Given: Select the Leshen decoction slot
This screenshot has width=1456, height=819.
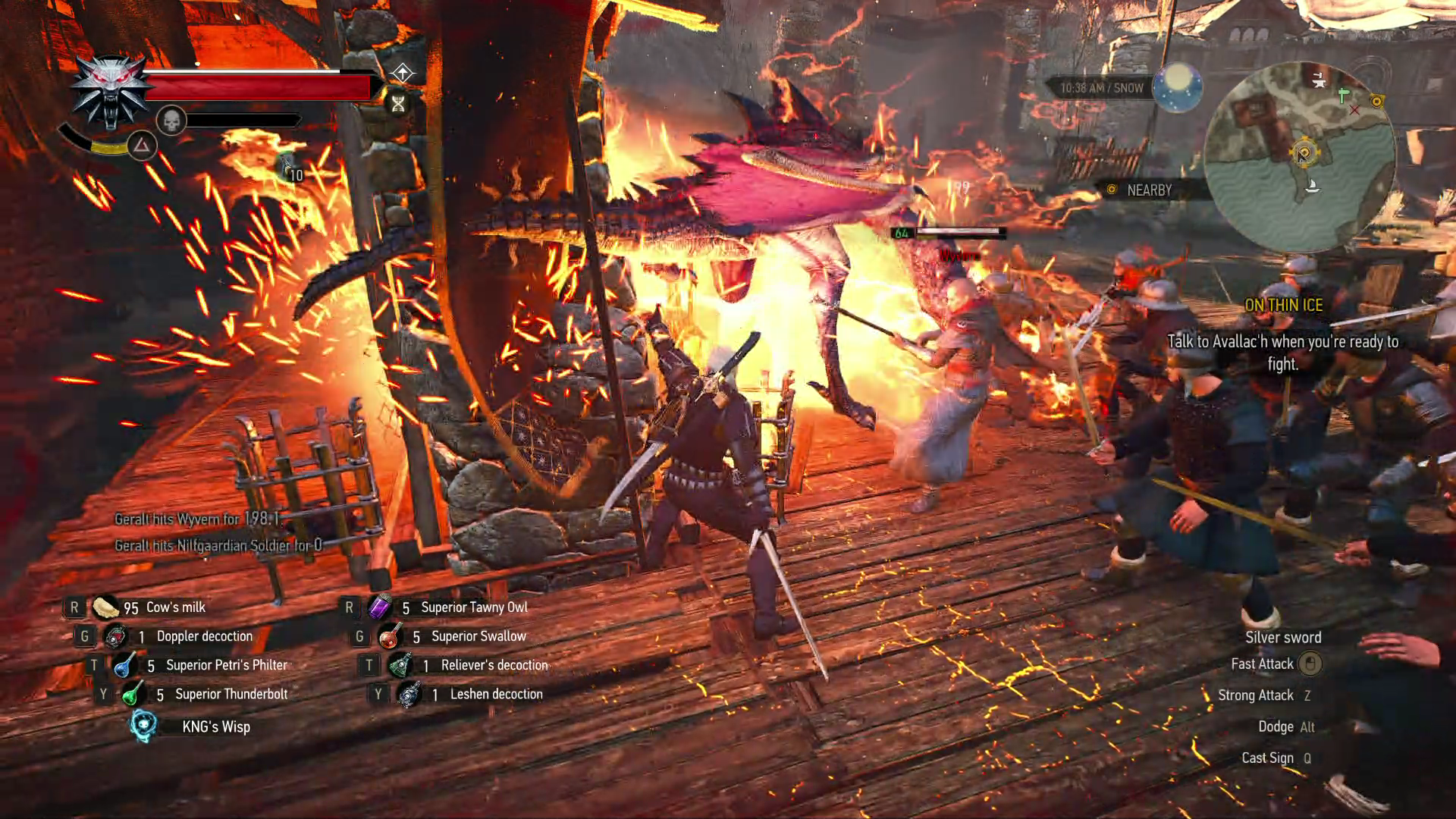Looking at the screenshot, I should tap(409, 694).
